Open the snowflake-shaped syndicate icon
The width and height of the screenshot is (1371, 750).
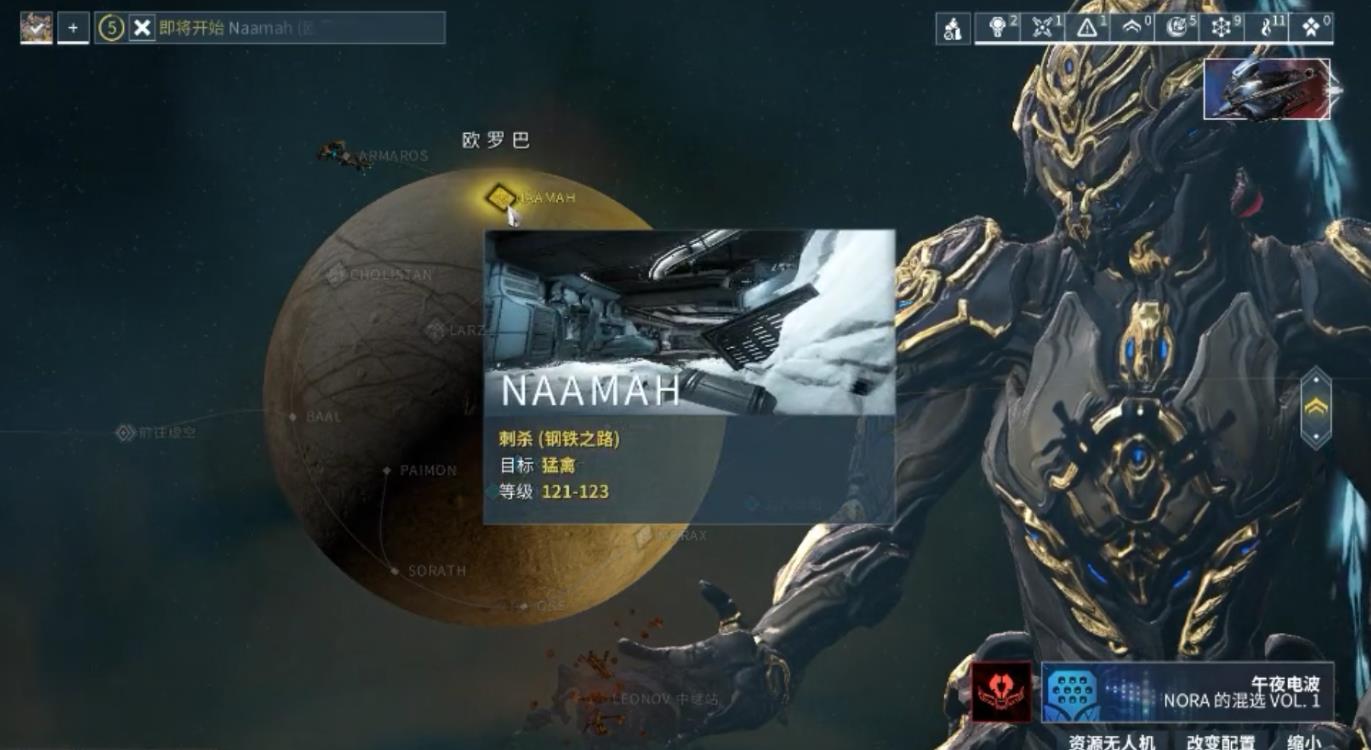point(1221,28)
